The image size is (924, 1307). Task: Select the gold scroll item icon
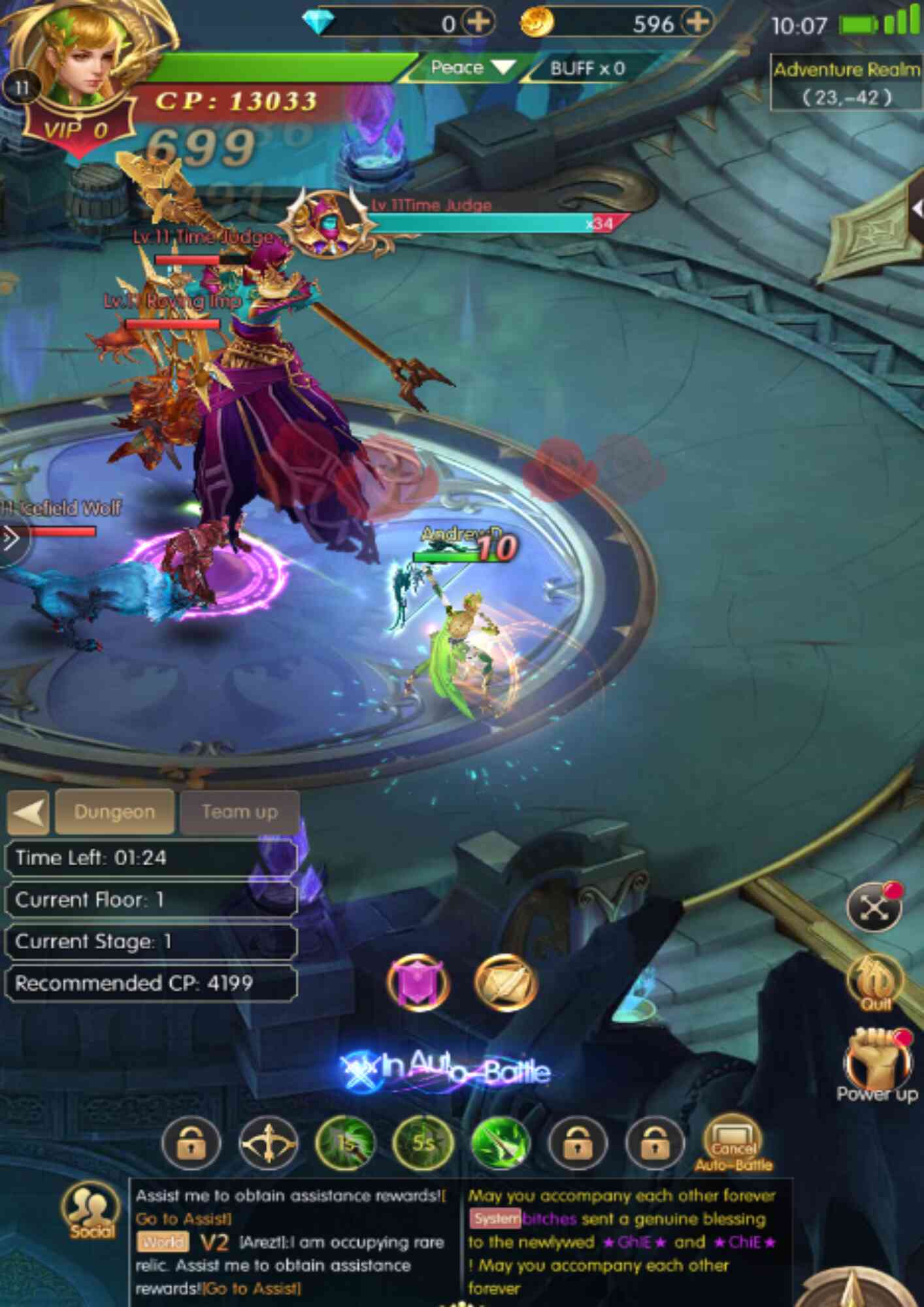click(x=505, y=982)
